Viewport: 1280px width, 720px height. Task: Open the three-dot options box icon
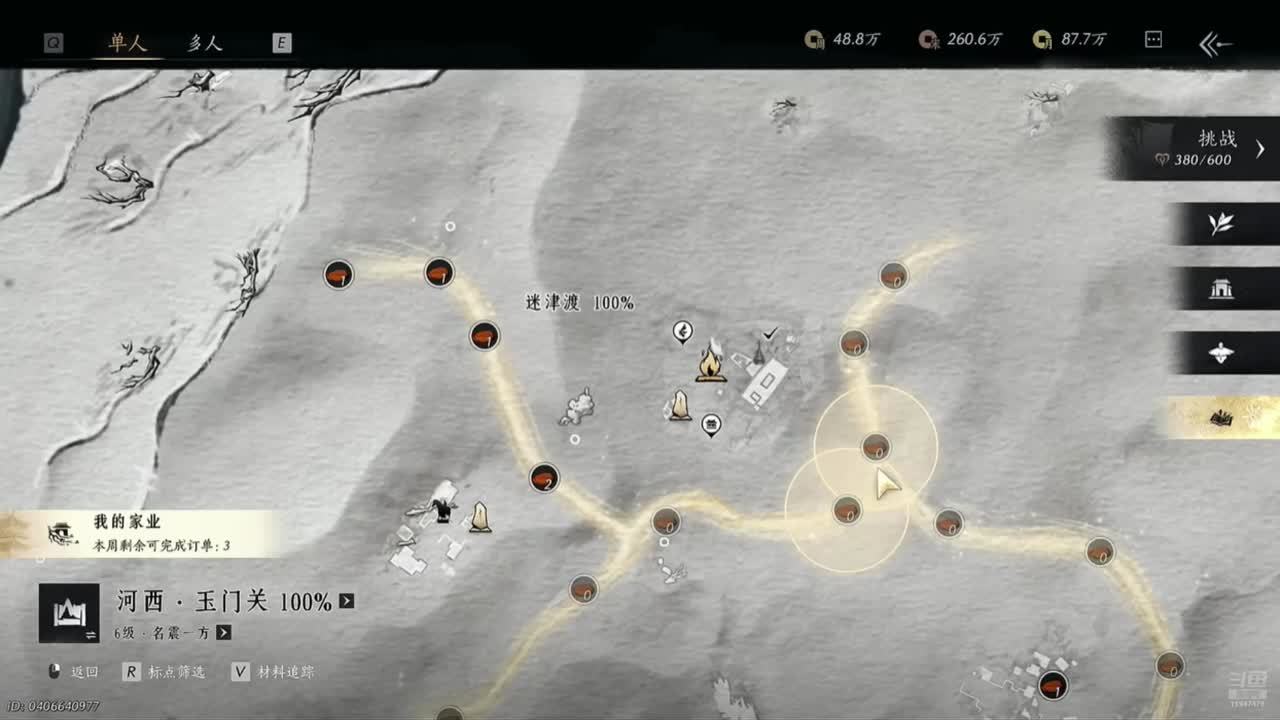[1153, 40]
